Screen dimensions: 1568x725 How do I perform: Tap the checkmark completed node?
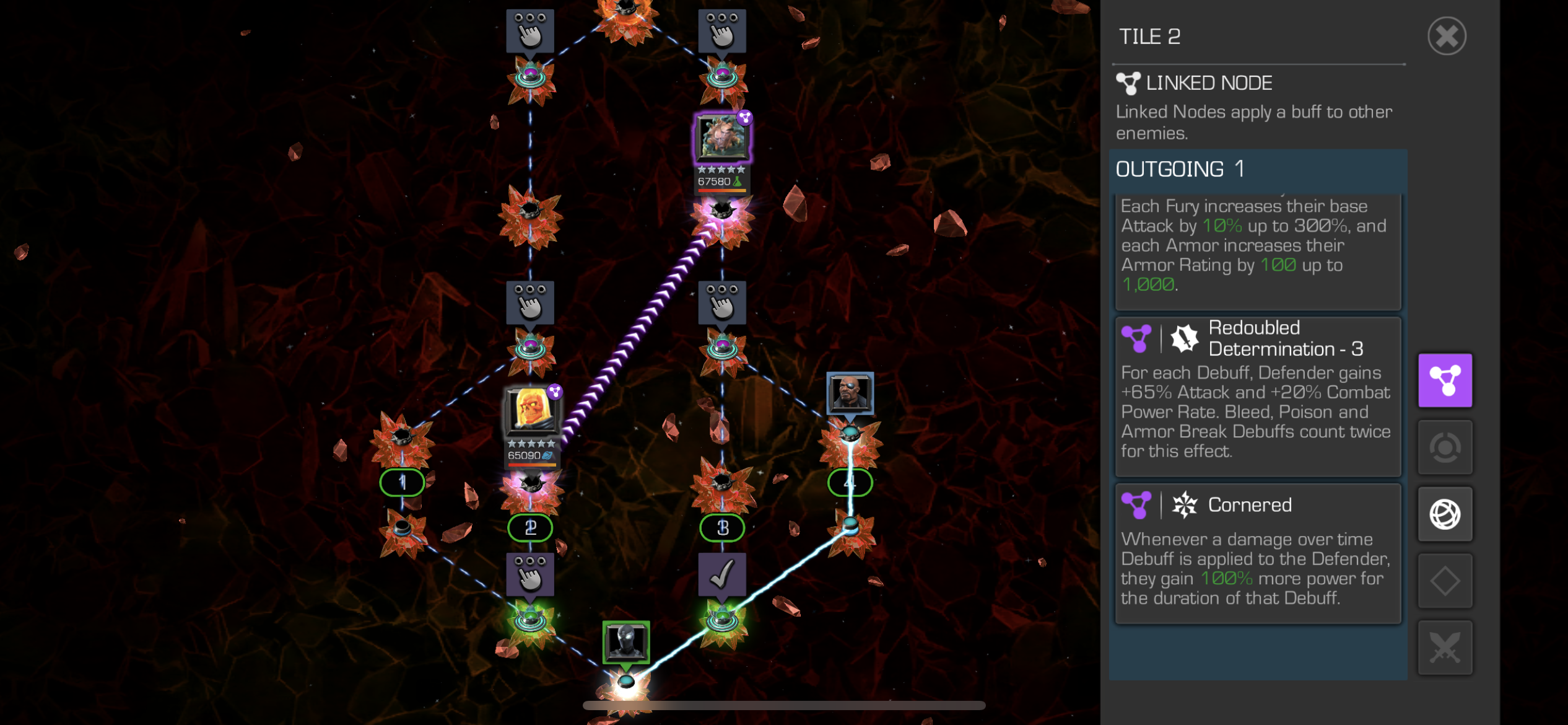722,574
